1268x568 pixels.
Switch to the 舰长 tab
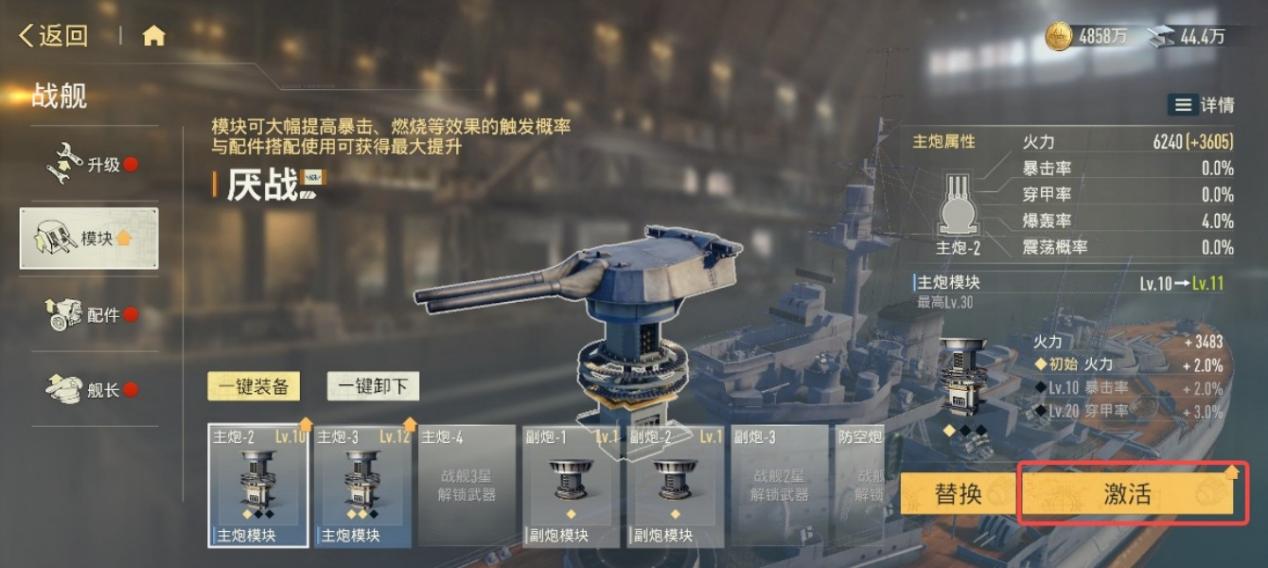[x=90, y=389]
